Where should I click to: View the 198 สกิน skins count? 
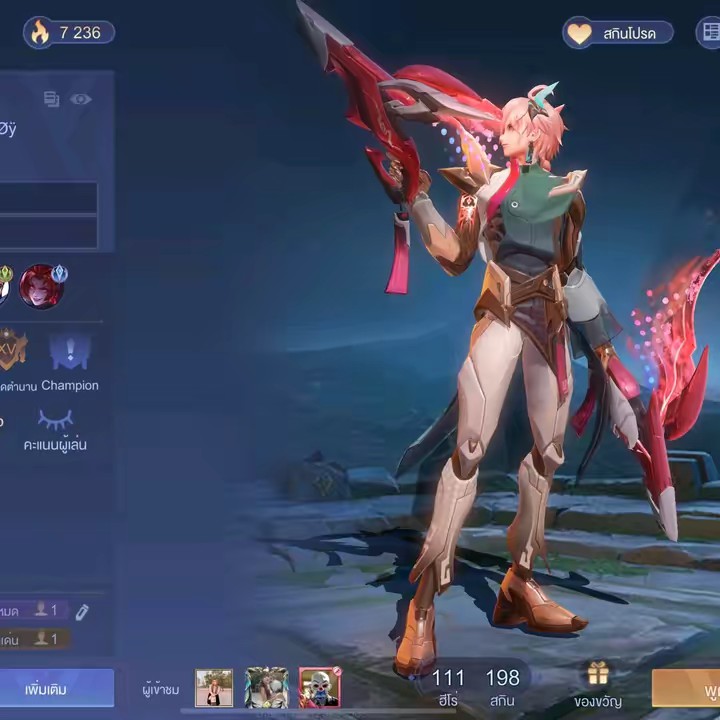[503, 686]
